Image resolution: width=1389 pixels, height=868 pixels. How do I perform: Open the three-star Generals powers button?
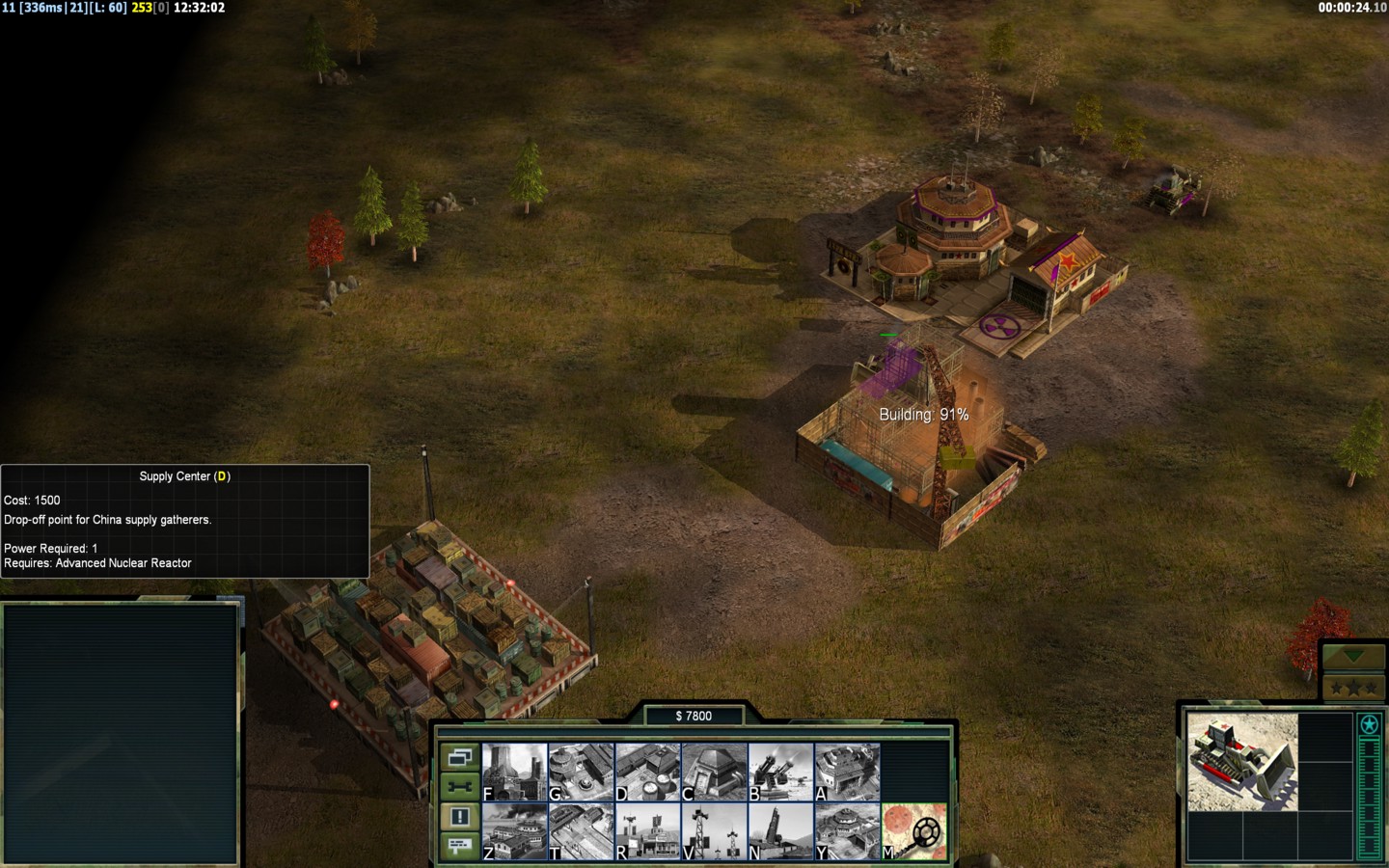tap(1353, 688)
